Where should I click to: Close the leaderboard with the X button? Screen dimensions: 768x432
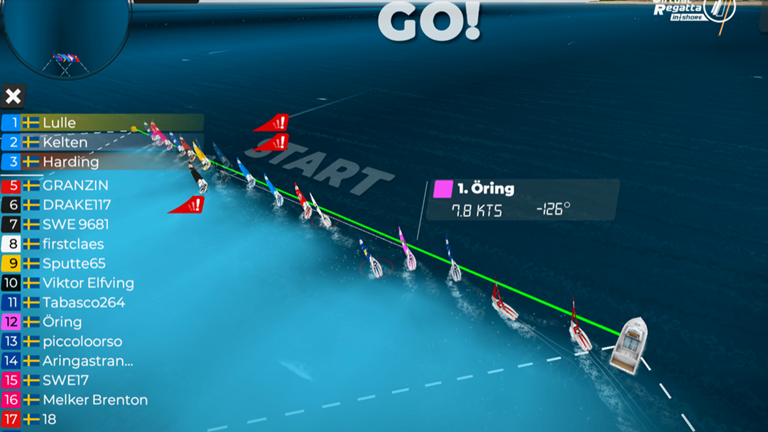(13, 97)
